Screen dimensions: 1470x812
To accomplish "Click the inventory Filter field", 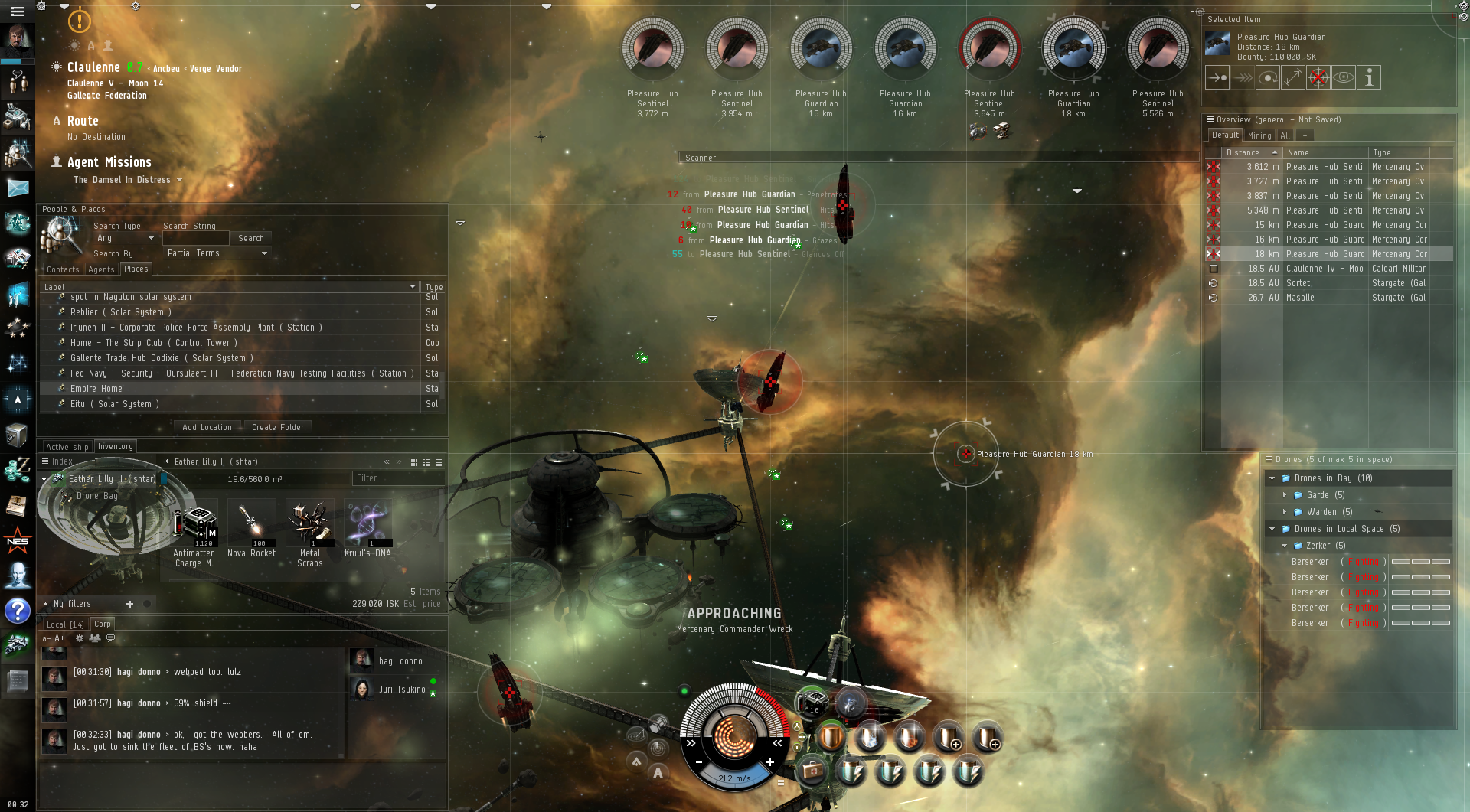I will (x=397, y=478).
